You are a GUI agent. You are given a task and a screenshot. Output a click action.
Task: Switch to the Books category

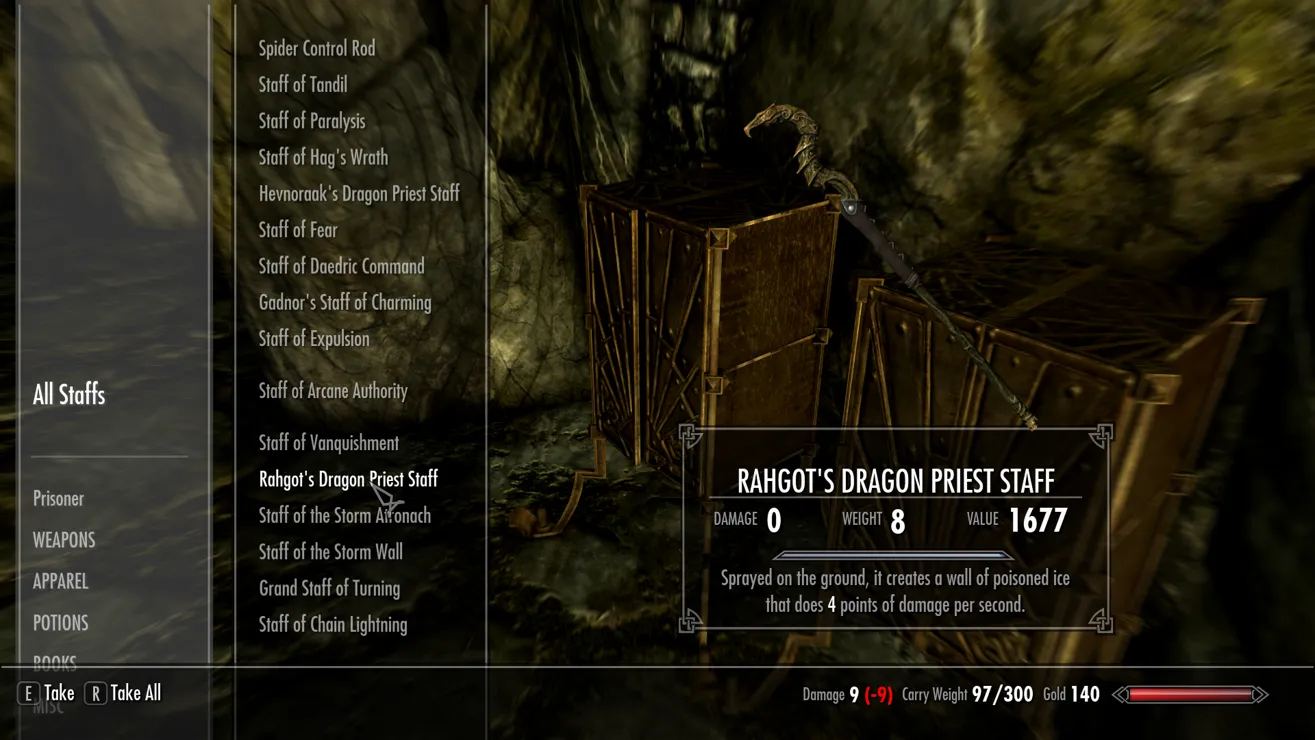pos(55,662)
